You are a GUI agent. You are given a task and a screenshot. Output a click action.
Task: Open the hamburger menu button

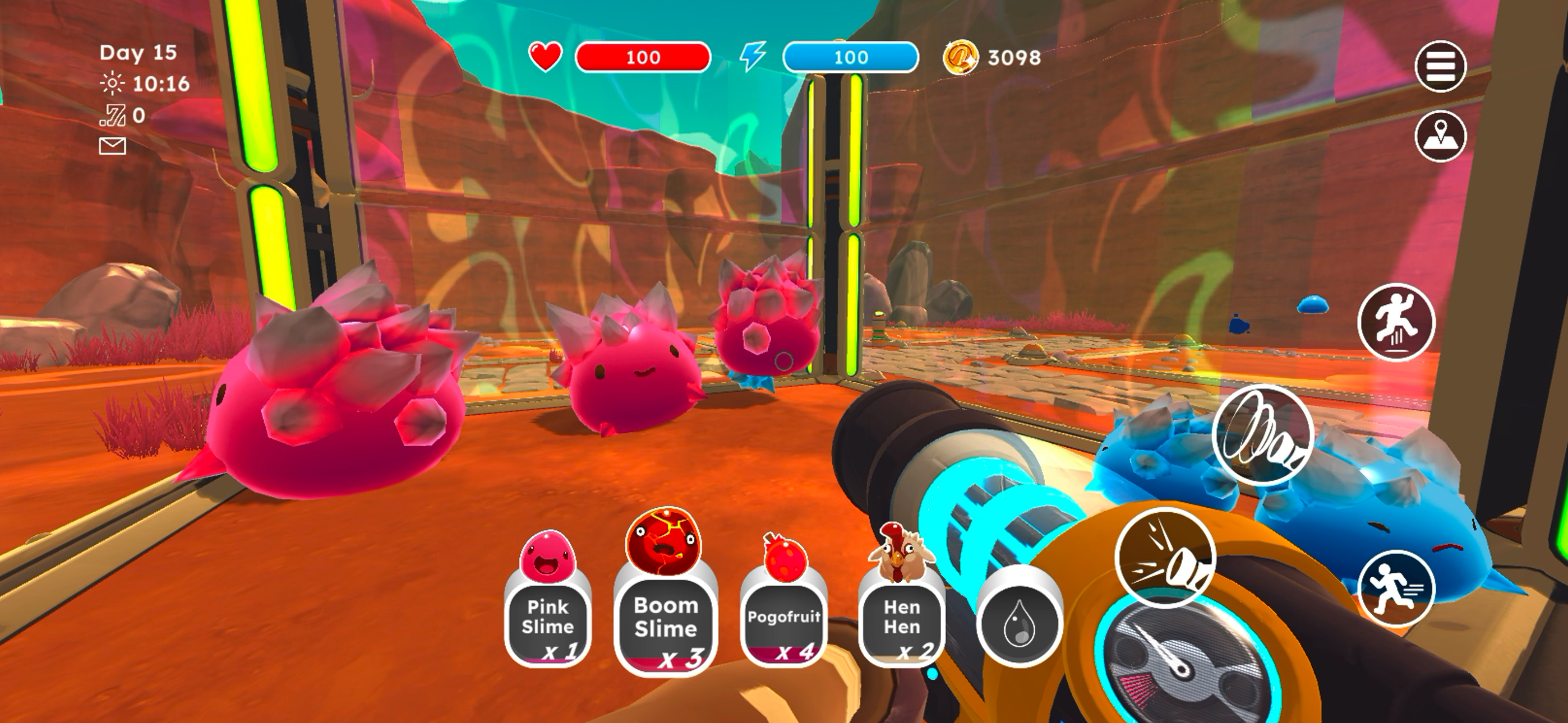[x=1440, y=66]
